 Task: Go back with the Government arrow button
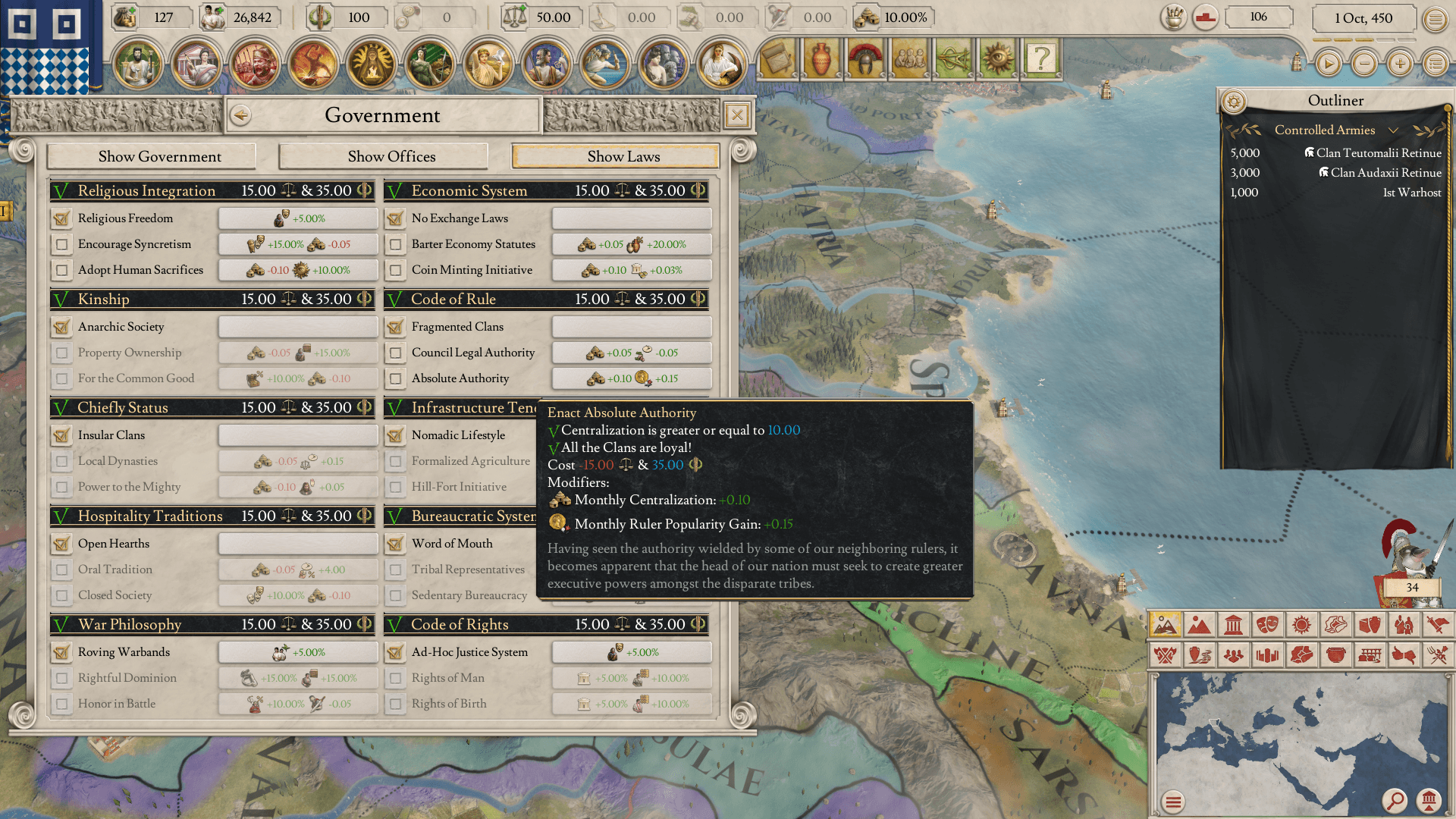click(x=240, y=115)
